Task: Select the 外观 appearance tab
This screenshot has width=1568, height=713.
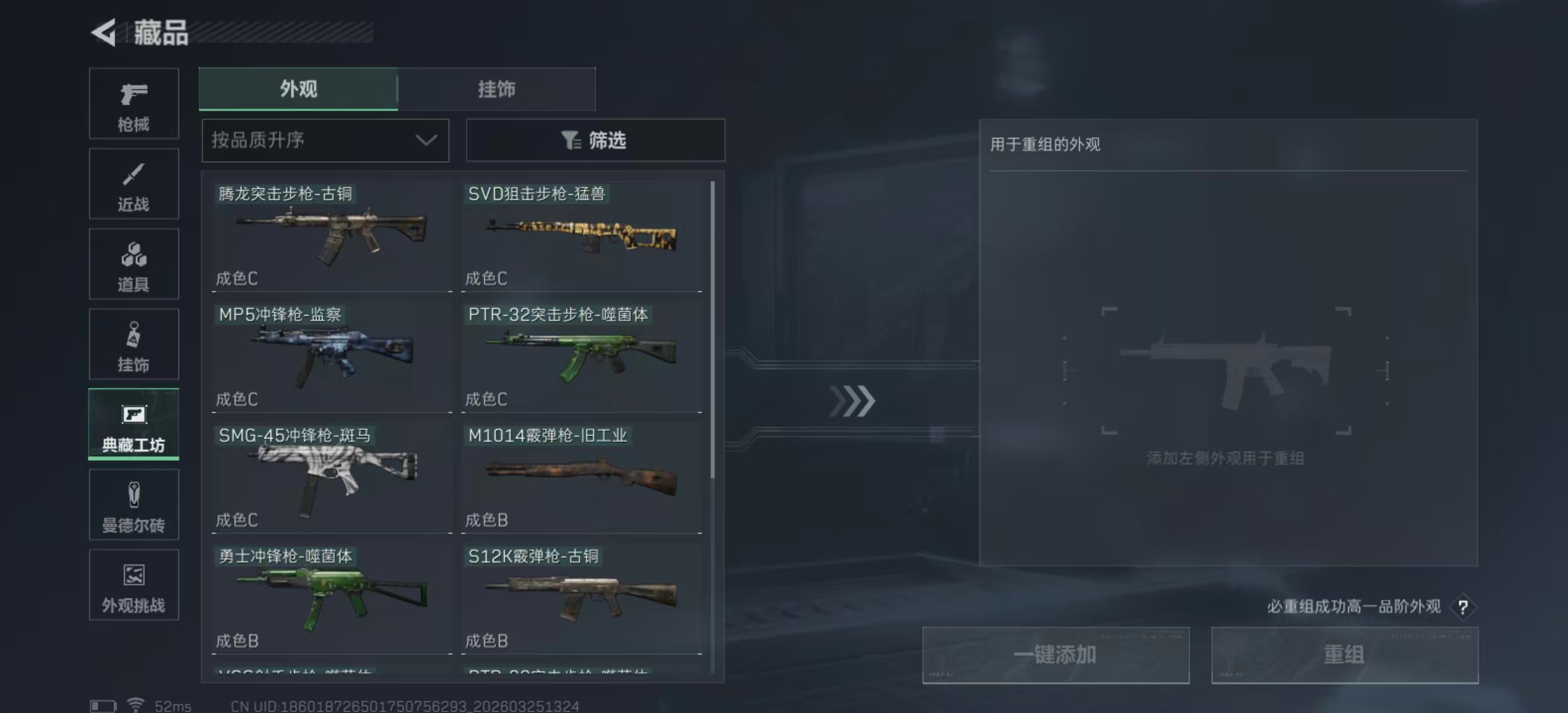Action: pyautogui.click(x=298, y=89)
